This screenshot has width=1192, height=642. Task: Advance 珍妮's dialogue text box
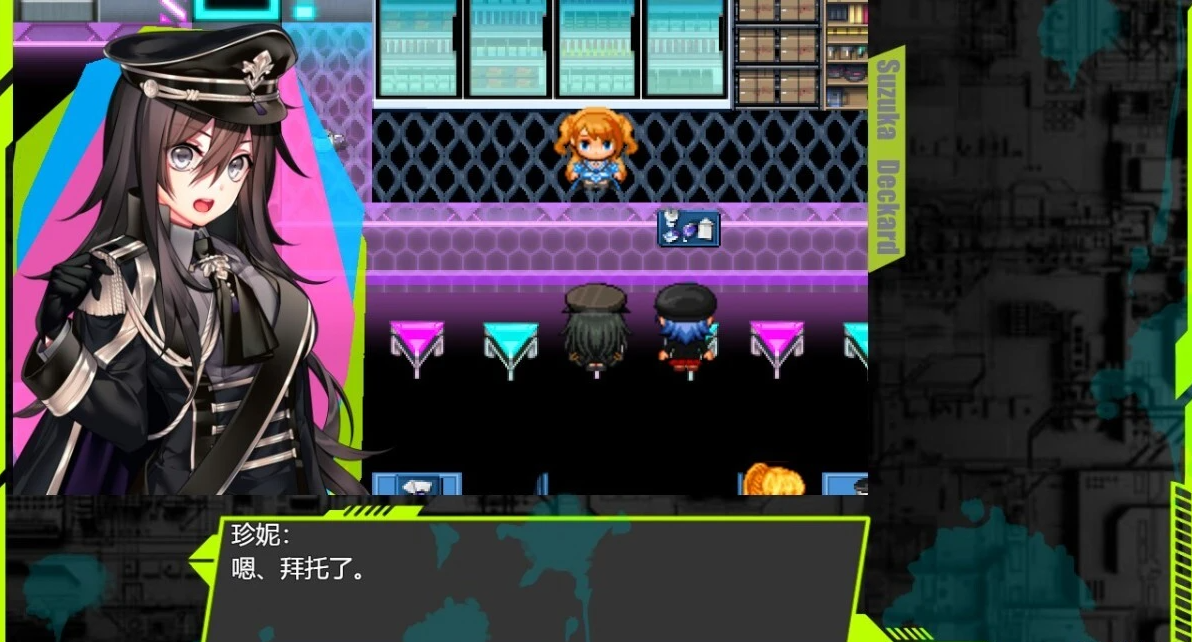(535, 577)
